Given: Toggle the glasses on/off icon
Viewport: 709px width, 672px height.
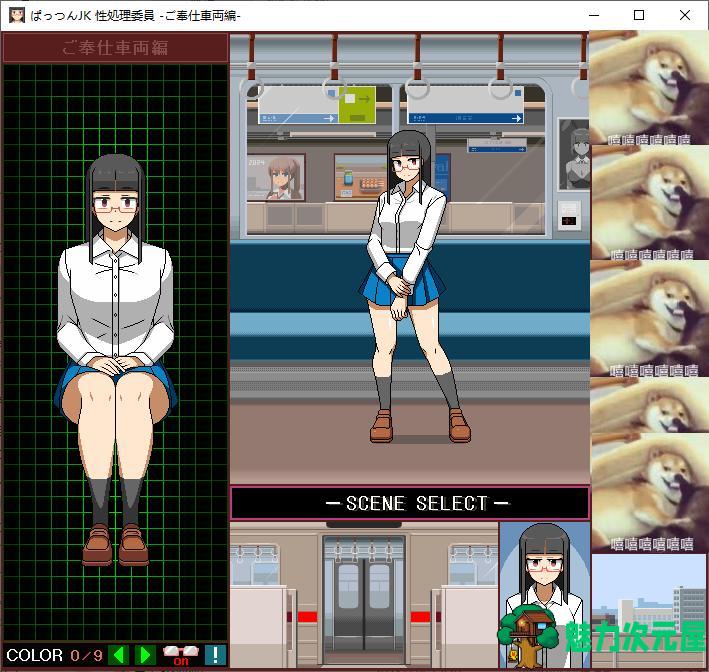Looking at the screenshot, I should coord(181,656).
